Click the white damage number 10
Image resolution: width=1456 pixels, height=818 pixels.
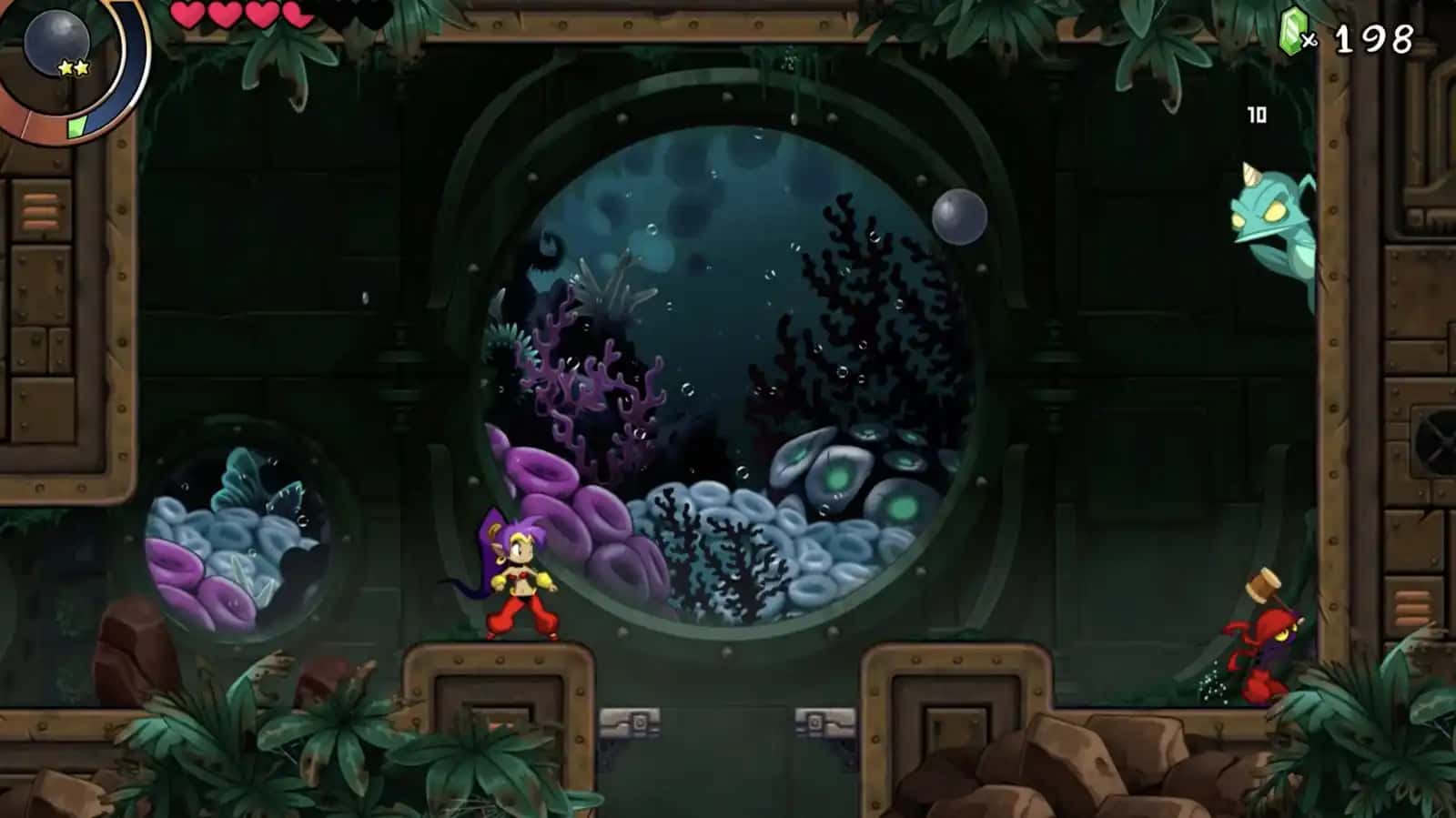tap(1257, 115)
